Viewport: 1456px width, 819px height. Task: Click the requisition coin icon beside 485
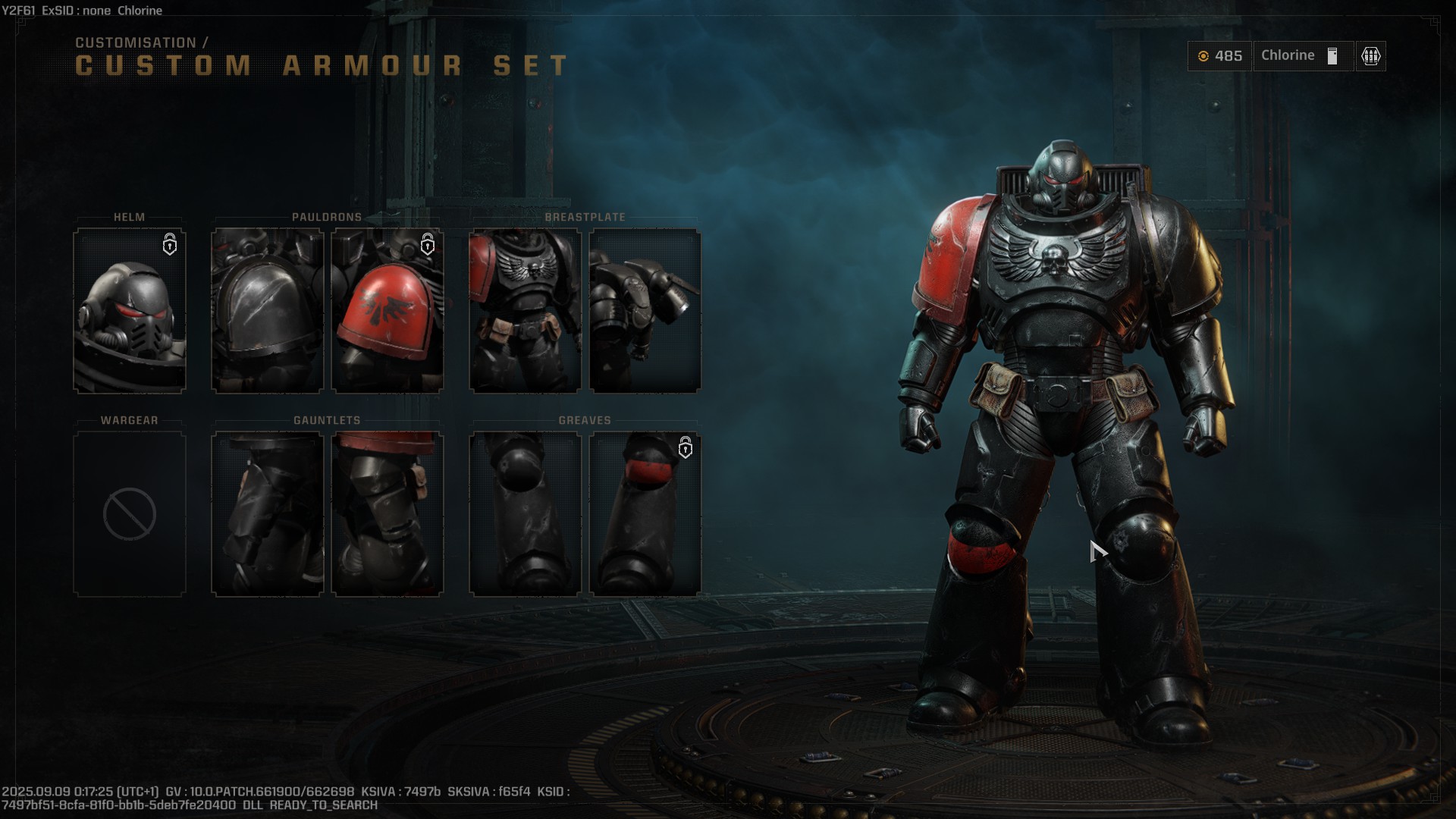(1204, 56)
